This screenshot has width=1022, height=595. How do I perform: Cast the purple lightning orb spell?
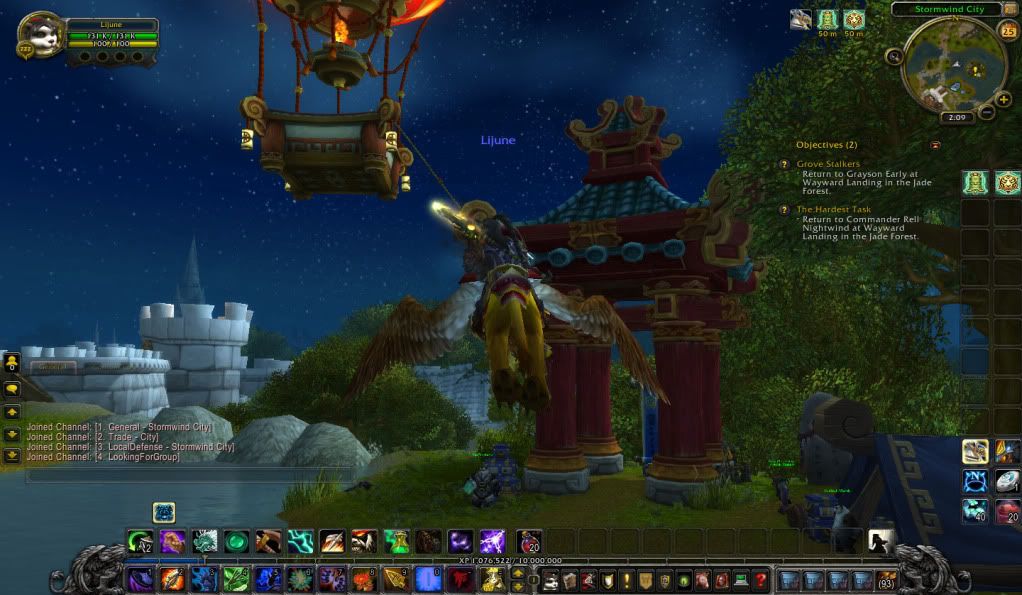[x=492, y=542]
